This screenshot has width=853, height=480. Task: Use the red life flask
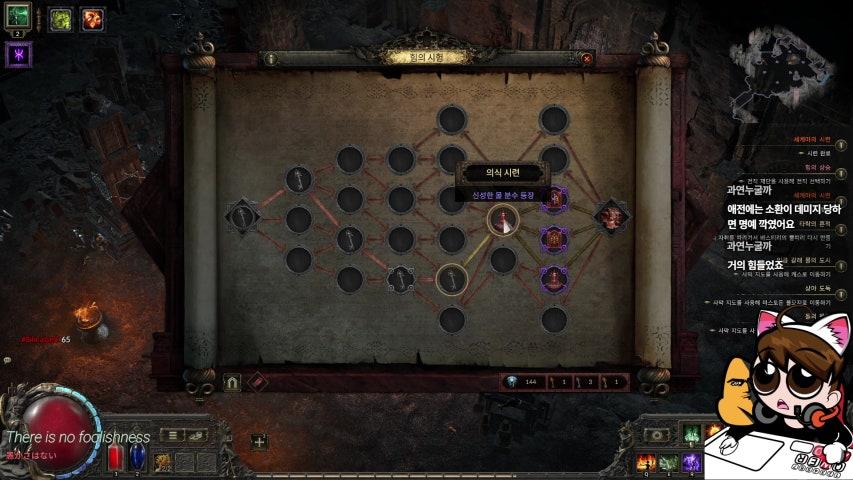[114, 456]
